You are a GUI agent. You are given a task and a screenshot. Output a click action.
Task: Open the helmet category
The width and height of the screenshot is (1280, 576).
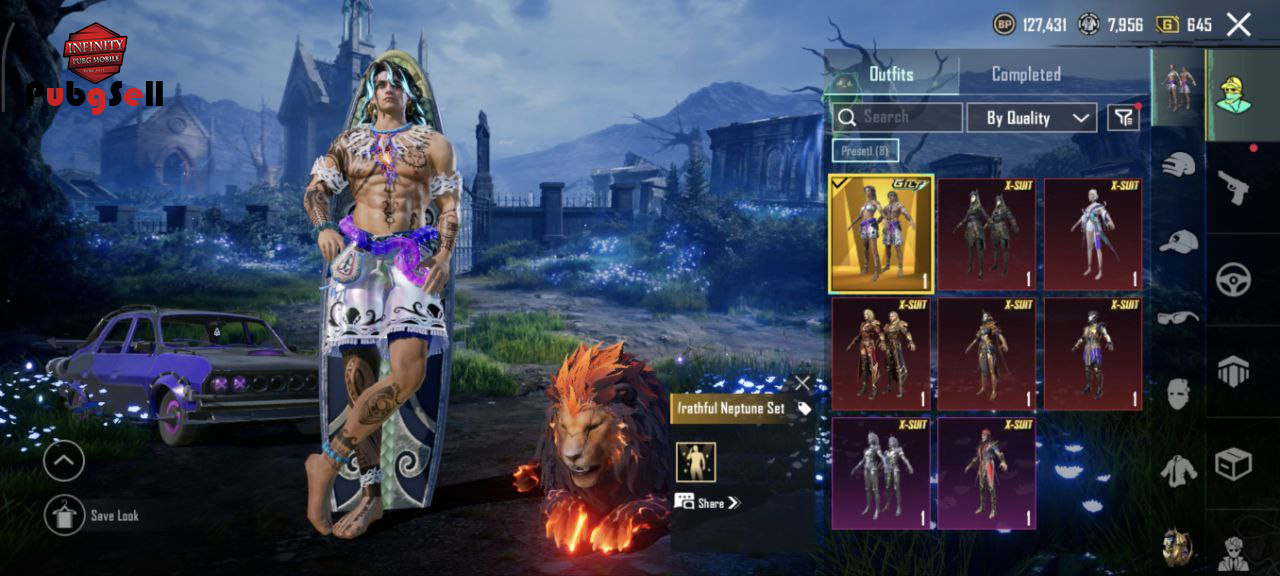1179,165
